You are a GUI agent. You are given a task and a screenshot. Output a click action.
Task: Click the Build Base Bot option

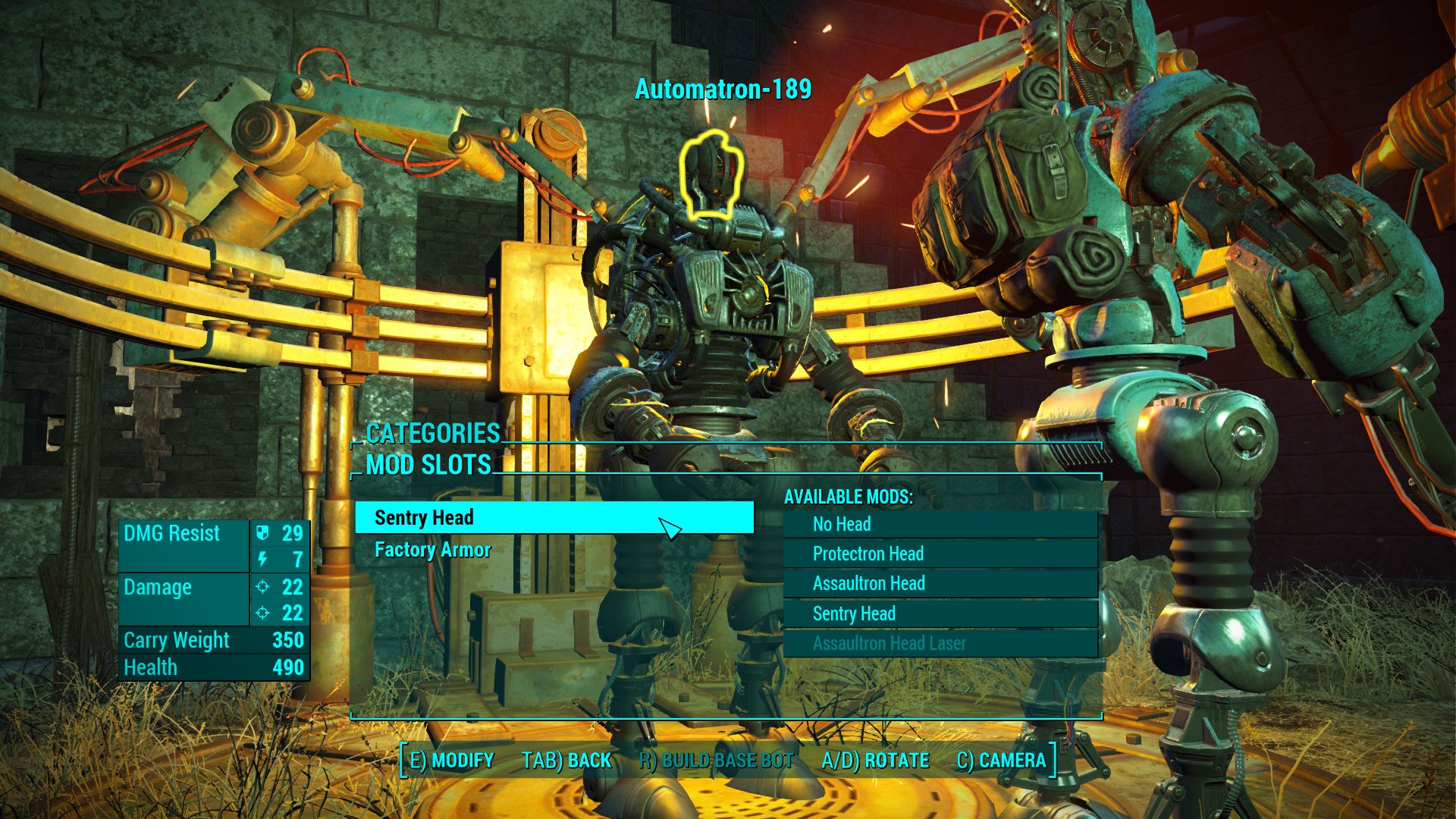717,761
